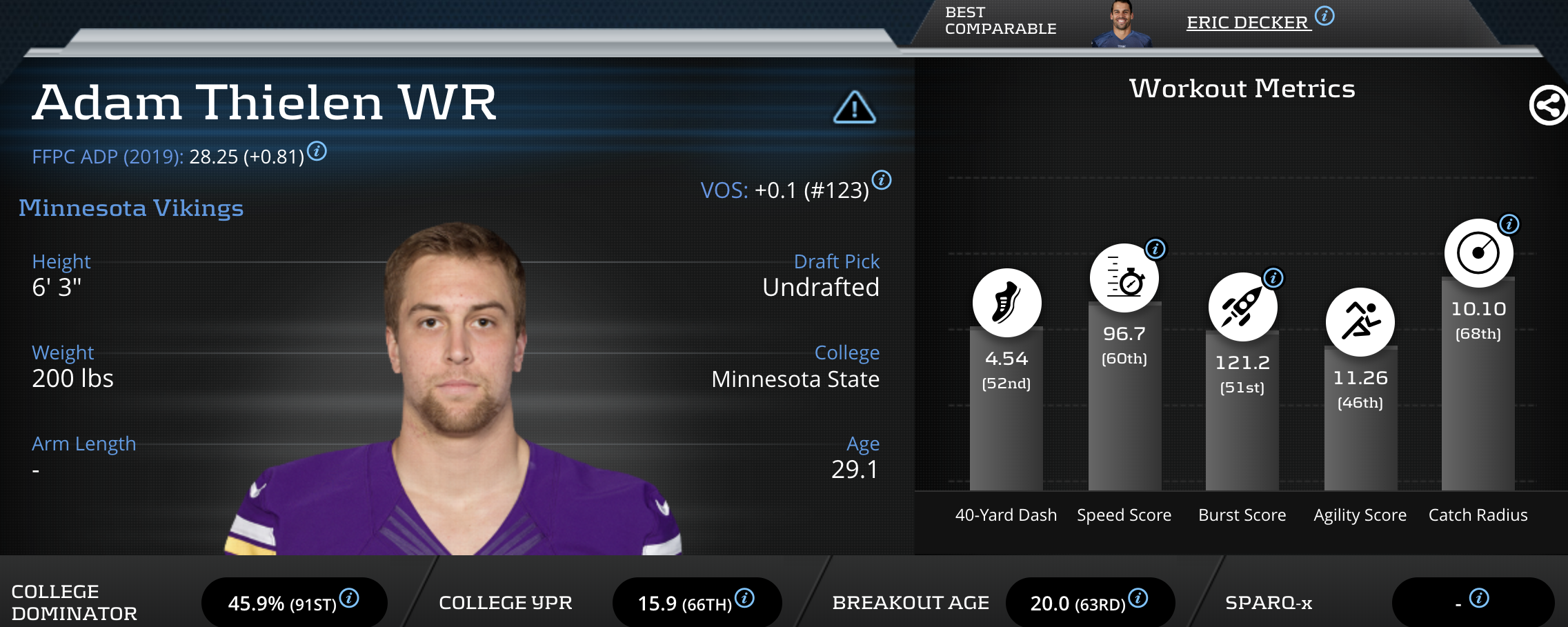Click Eric Decker's headshot thumbnail

1122,24
